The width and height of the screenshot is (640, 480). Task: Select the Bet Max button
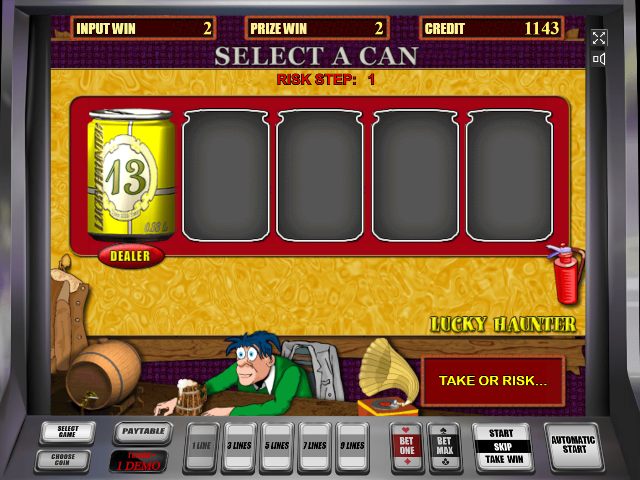tap(444, 446)
